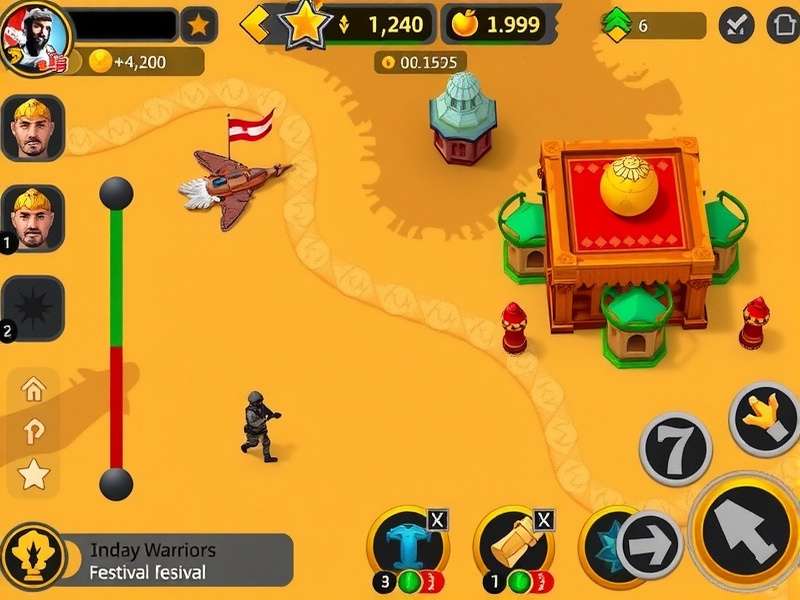Click the right arrow button
The height and width of the screenshot is (600, 800).
tap(649, 546)
